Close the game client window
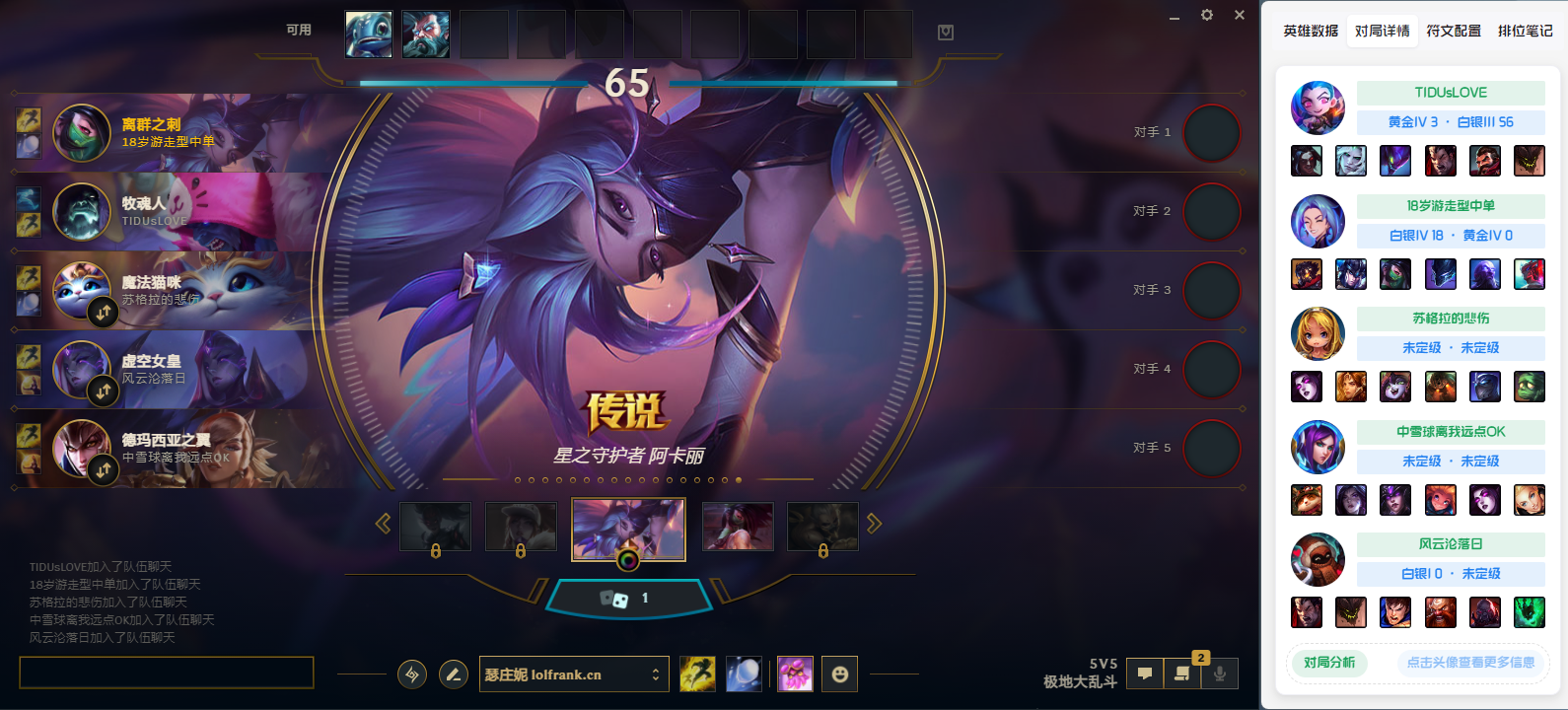 (x=1240, y=15)
